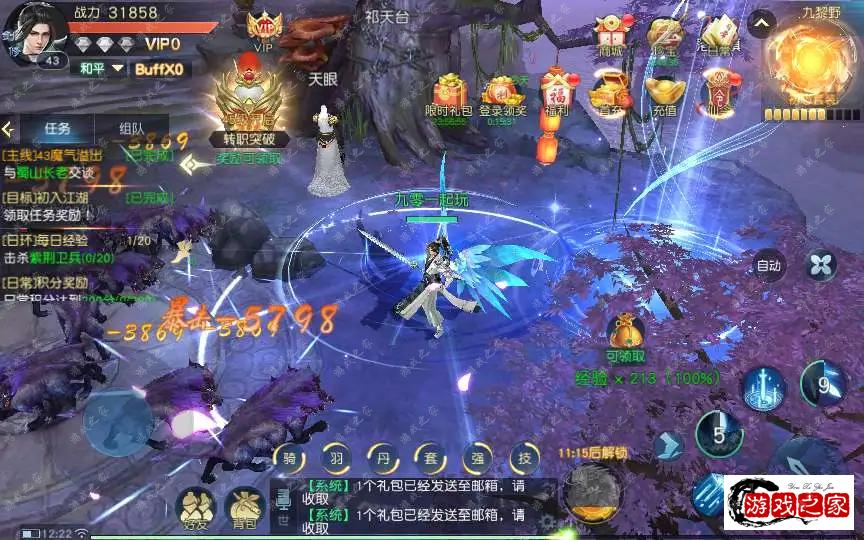Open the 和平 combat mode dropdown
The width and height of the screenshot is (864, 540).
(100, 69)
